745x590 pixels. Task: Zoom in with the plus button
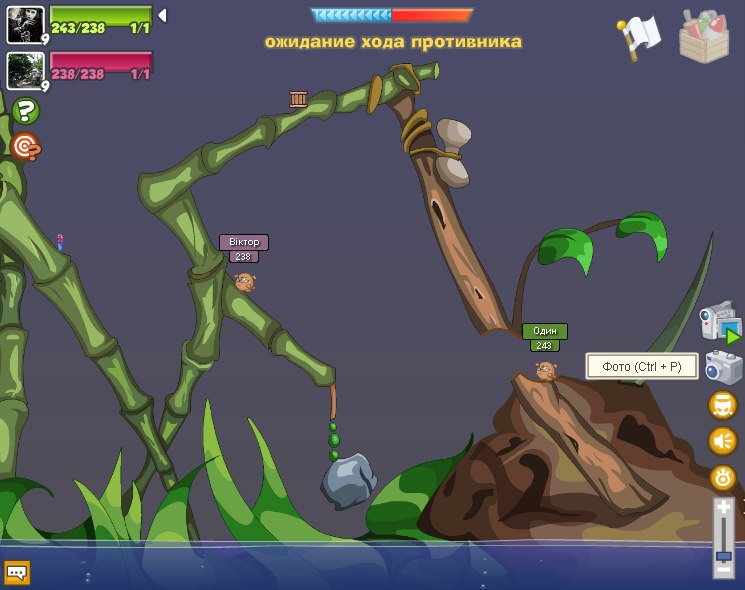pos(723,509)
